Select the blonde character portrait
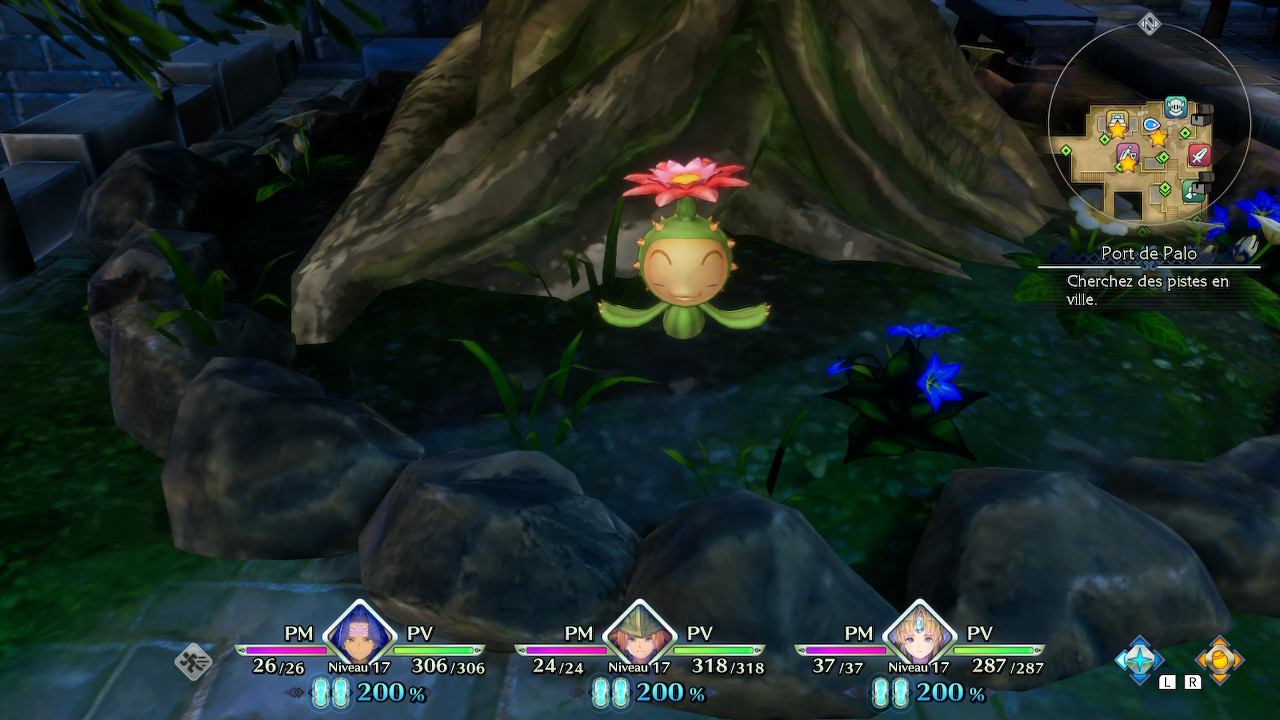 click(919, 634)
